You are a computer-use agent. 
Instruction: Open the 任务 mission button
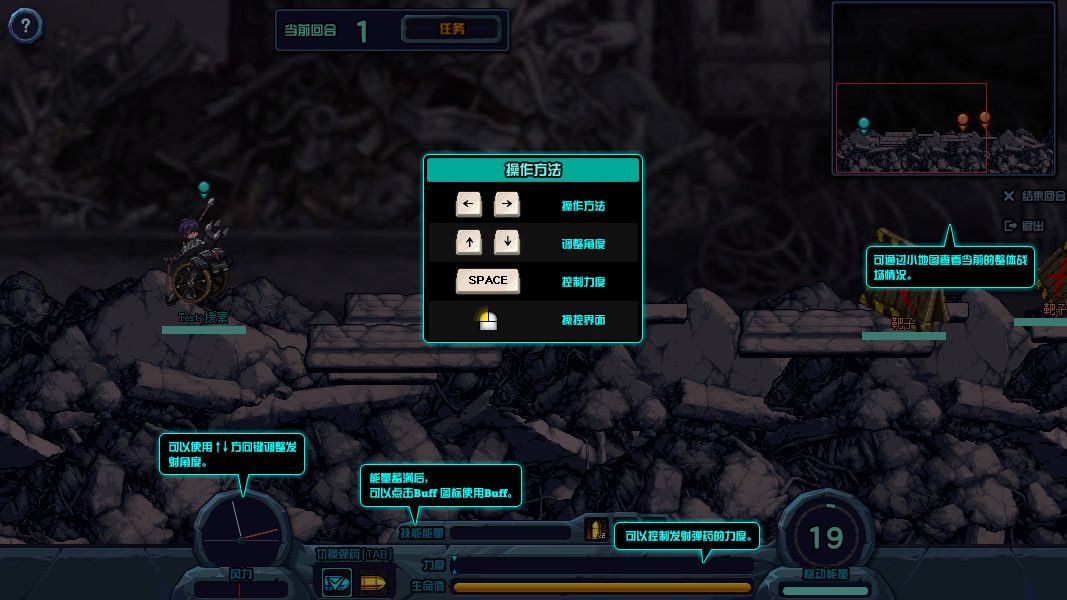[x=452, y=29]
